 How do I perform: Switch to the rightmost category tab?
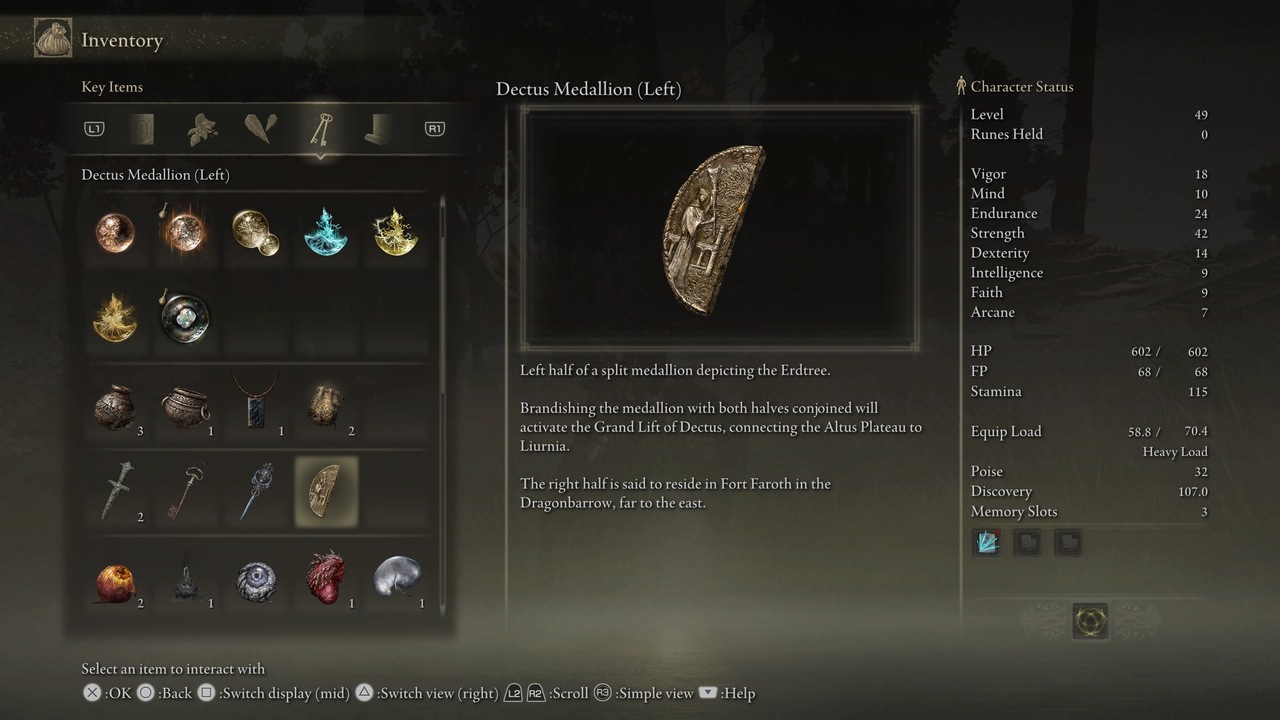point(377,128)
